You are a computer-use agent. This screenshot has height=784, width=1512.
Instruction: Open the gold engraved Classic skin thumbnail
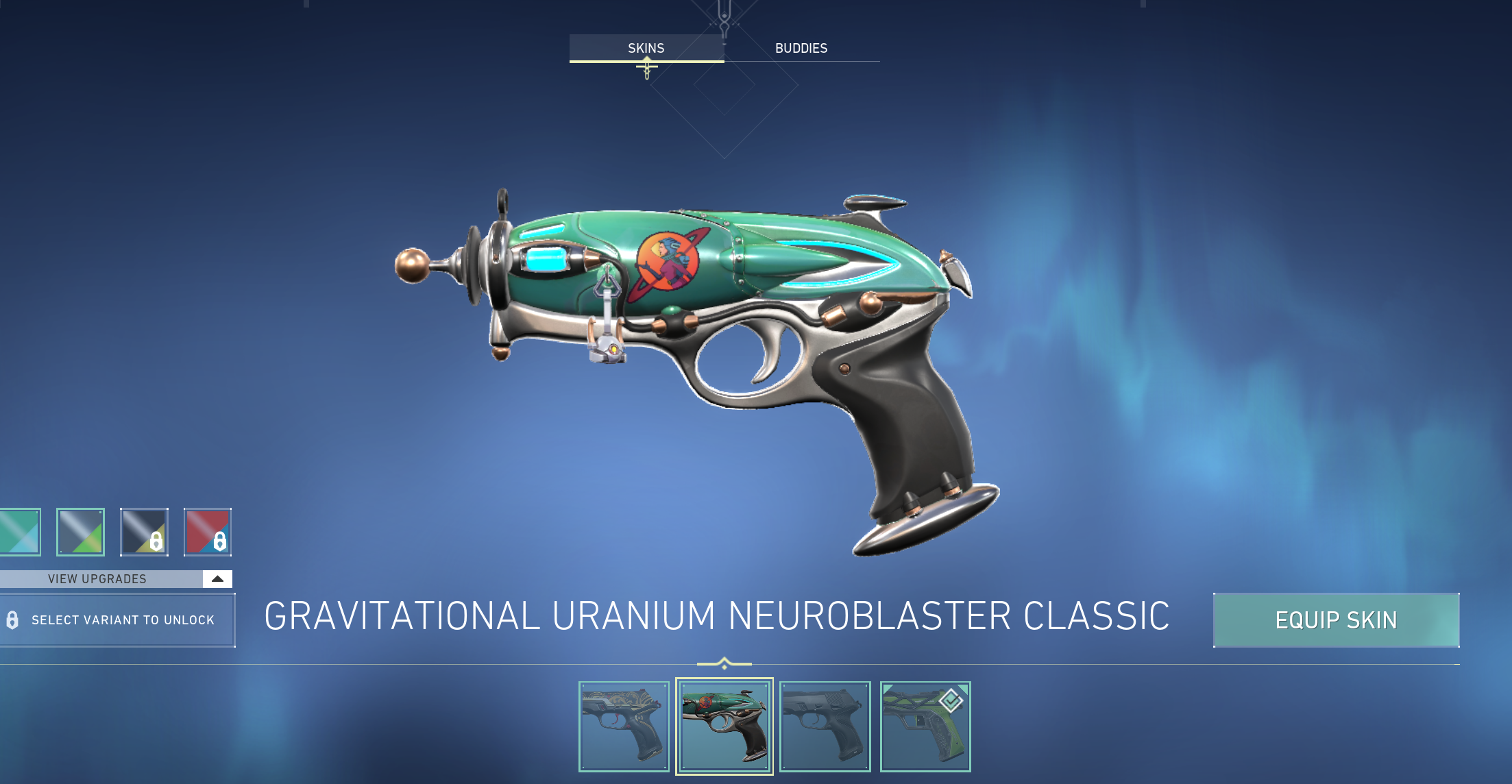click(x=624, y=726)
